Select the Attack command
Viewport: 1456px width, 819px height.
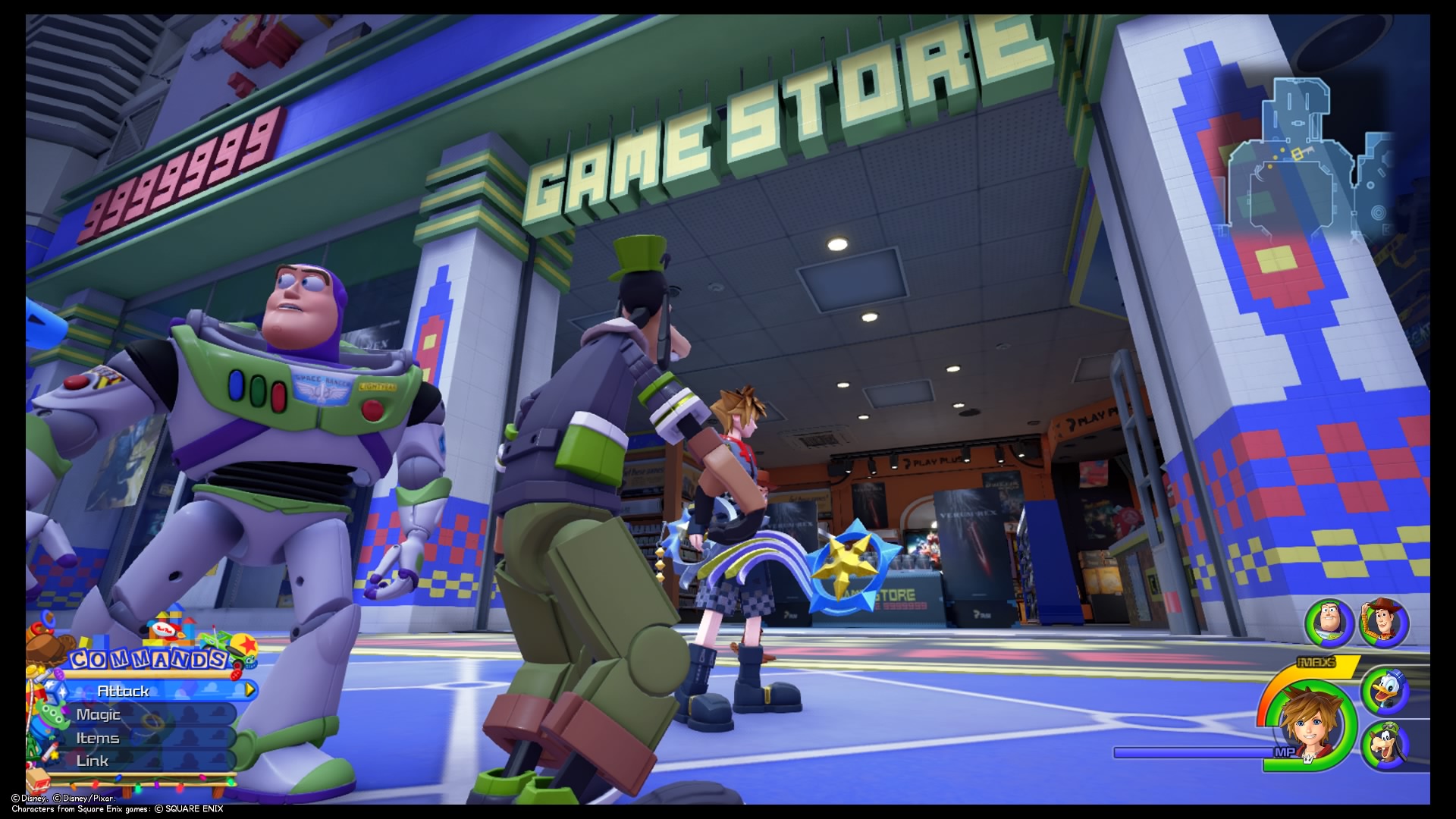[x=125, y=691]
